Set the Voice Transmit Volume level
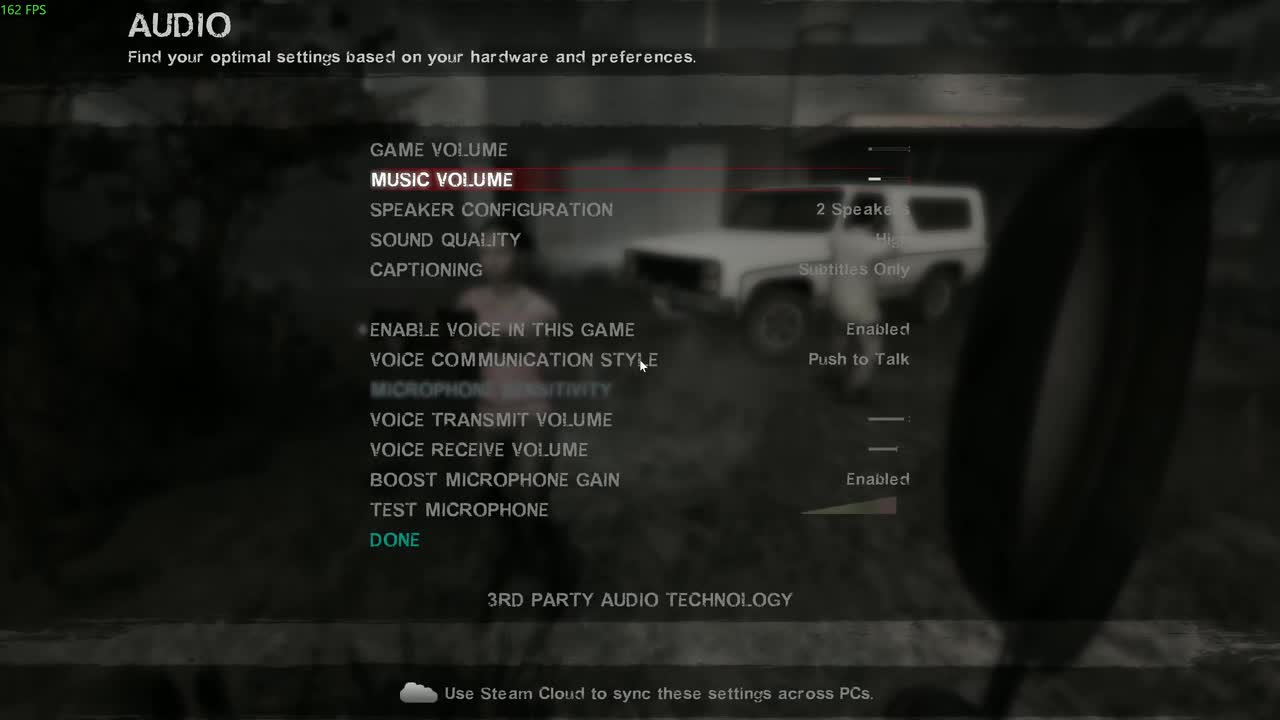1280x720 pixels. pos(885,419)
